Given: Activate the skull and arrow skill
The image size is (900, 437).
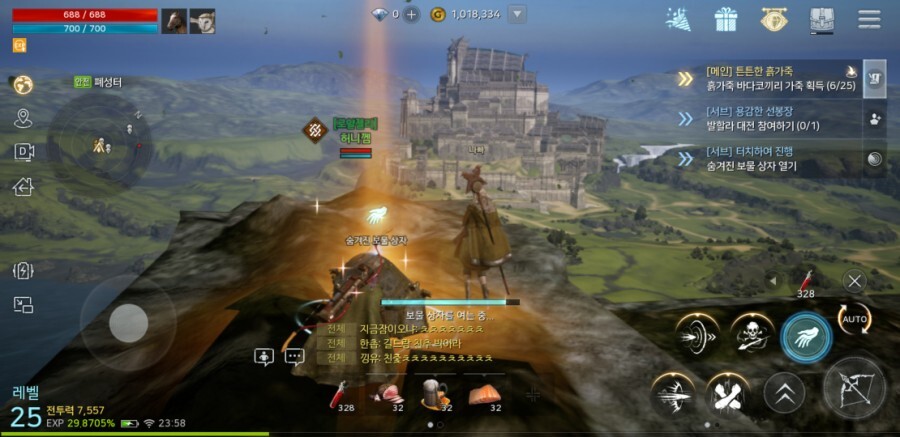Looking at the screenshot, I should tap(751, 335).
